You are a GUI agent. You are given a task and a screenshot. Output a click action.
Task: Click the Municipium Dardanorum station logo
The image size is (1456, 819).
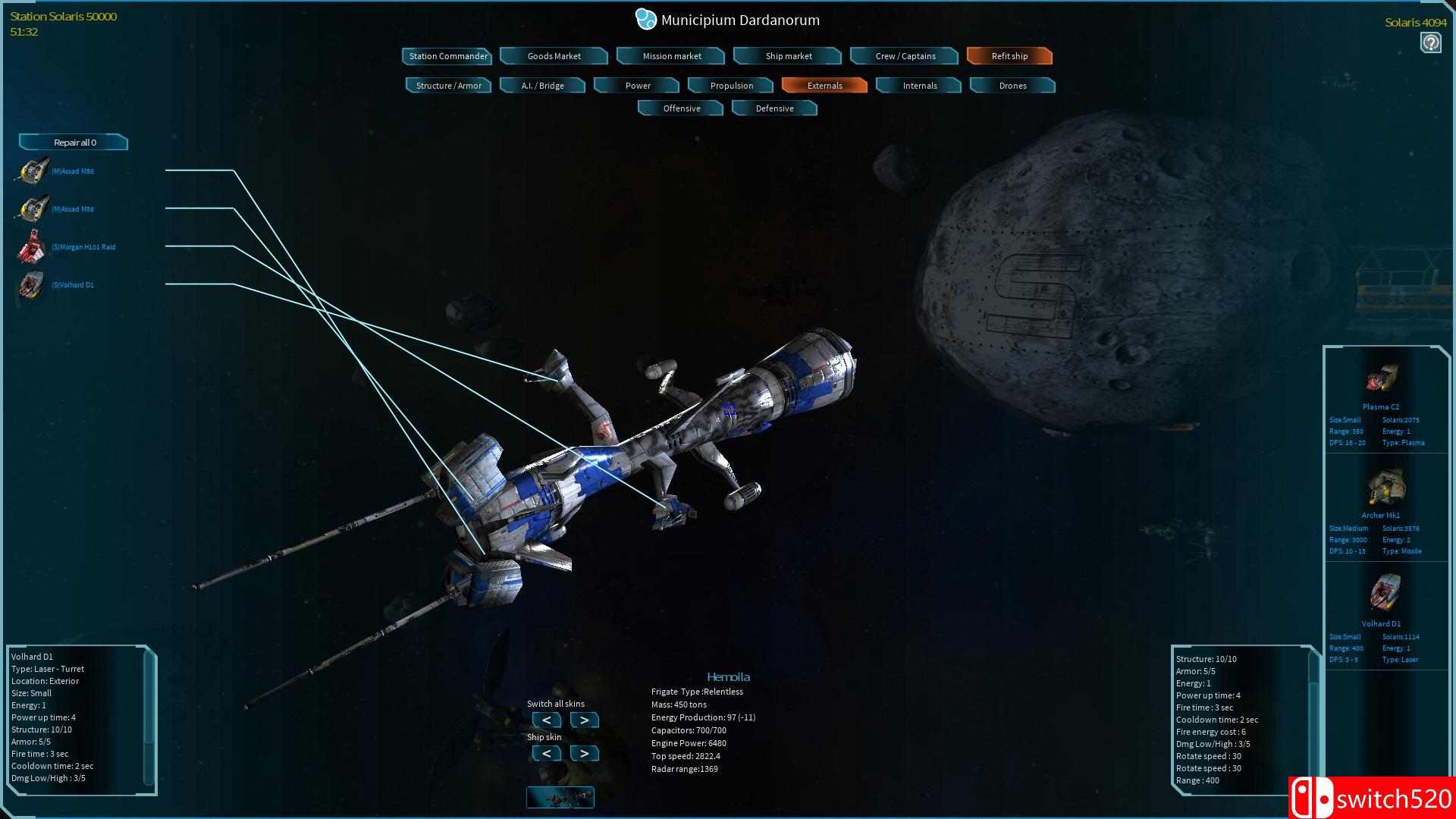tap(645, 19)
